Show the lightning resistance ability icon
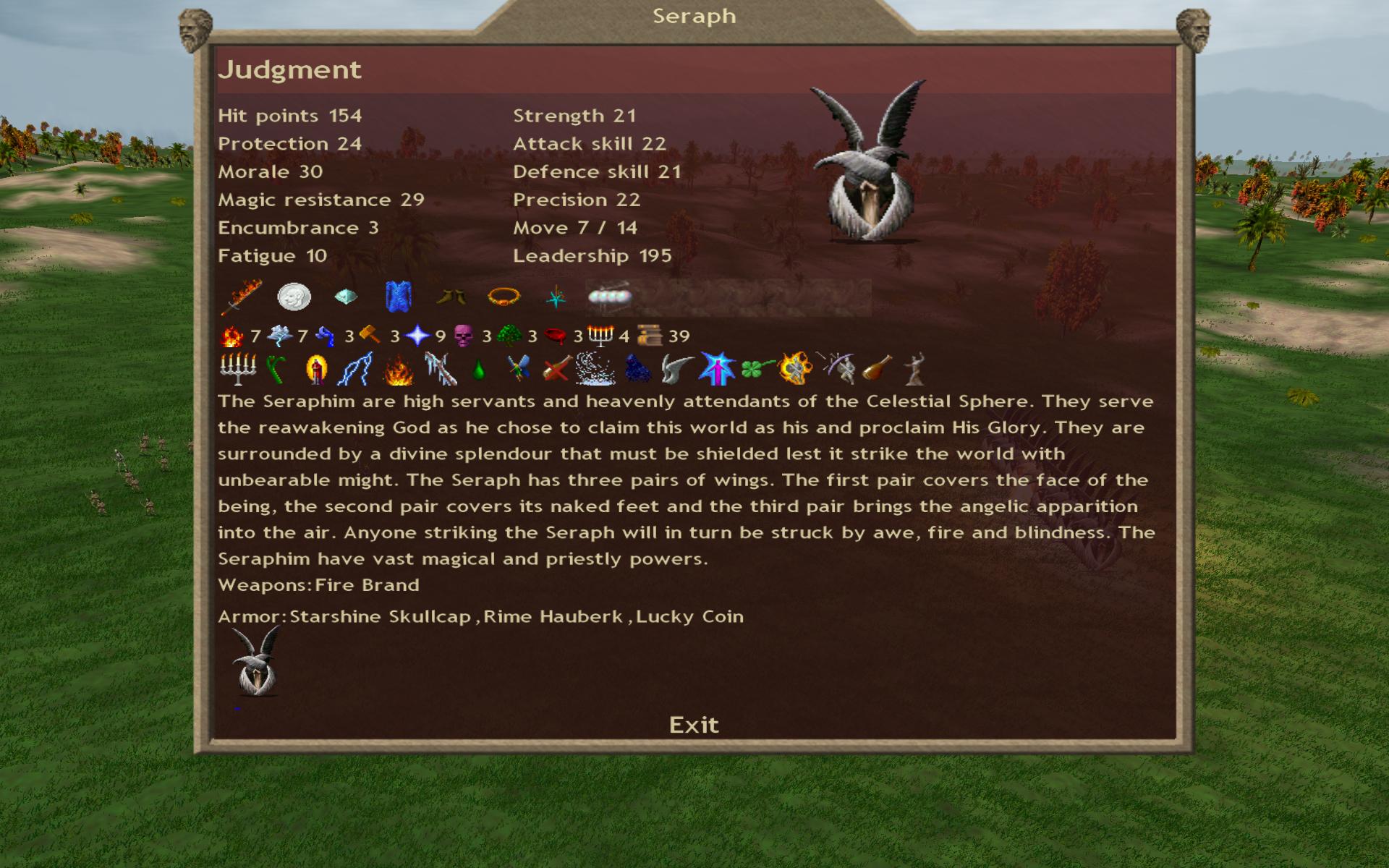The width and height of the screenshot is (1389, 868). 357,370
